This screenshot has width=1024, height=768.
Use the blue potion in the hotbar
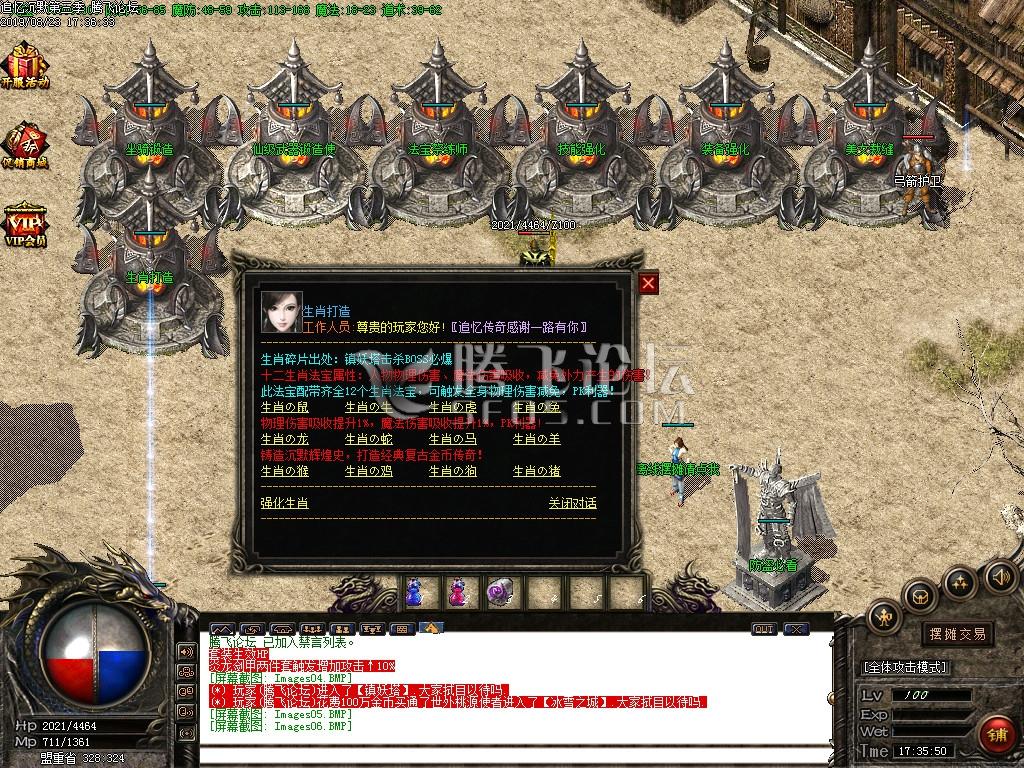point(414,593)
